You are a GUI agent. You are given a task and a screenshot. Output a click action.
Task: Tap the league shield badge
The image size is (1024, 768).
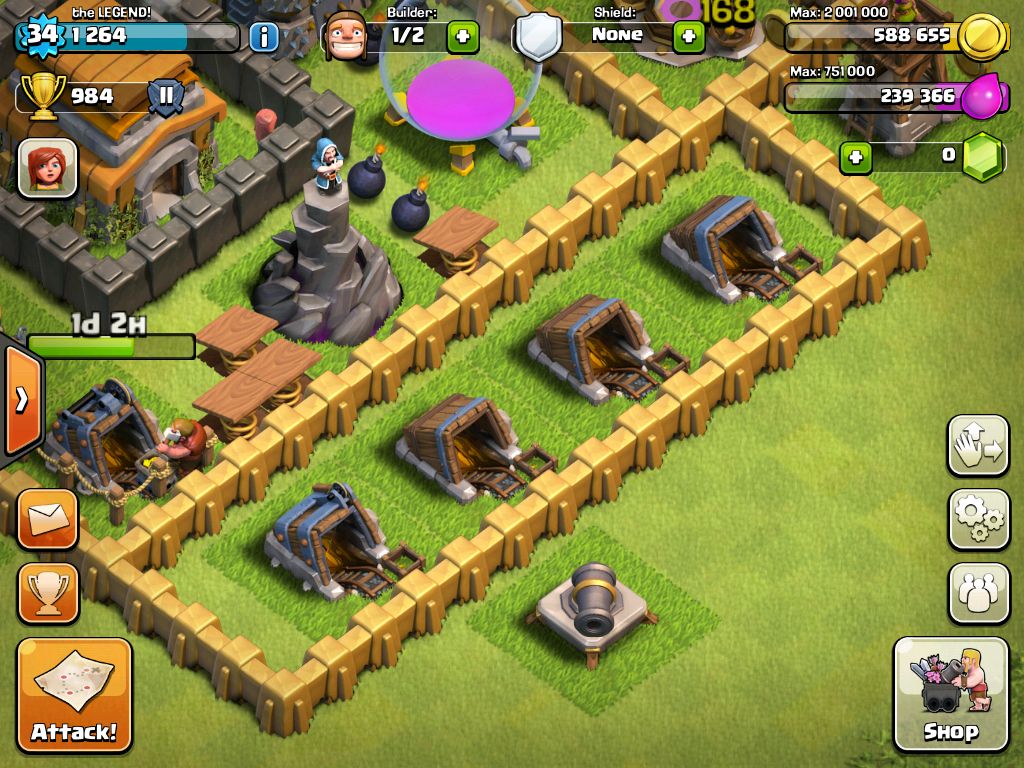tap(166, 98)
